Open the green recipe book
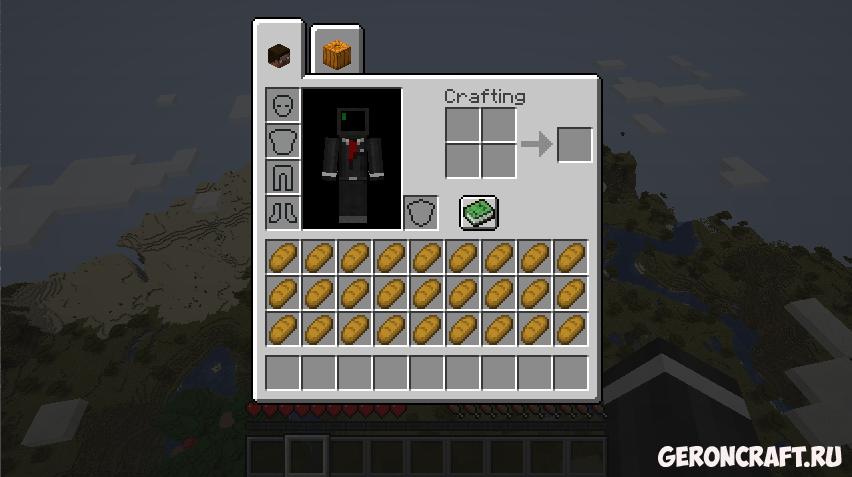 point(479,212)
